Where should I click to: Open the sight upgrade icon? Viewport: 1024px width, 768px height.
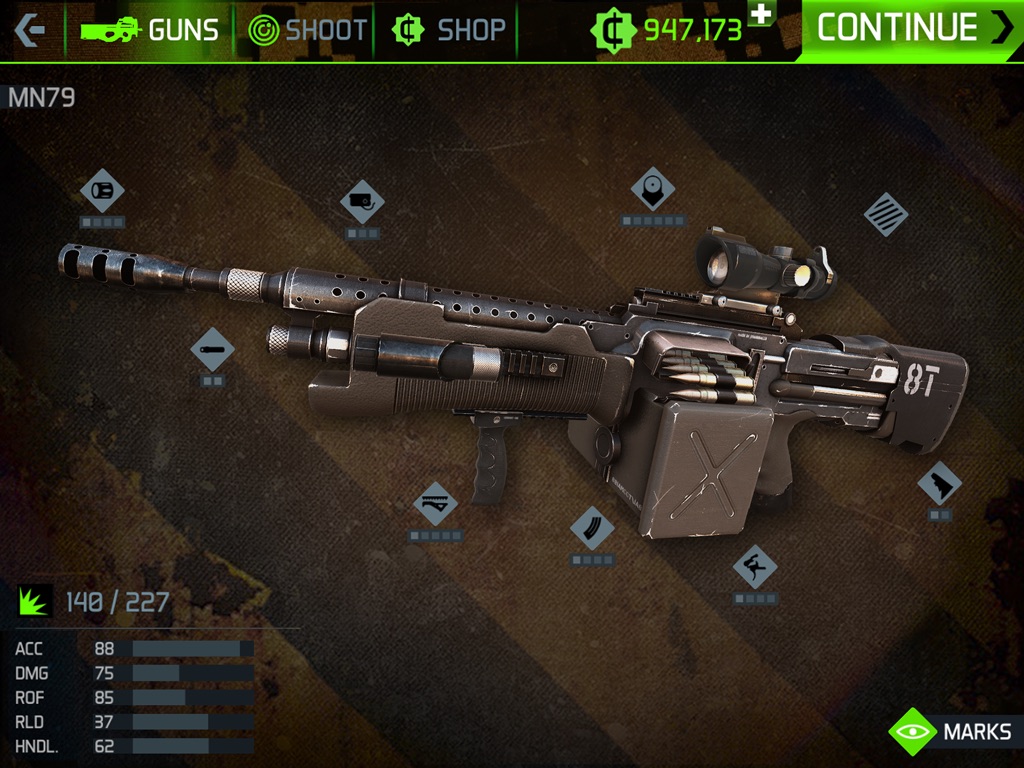(653, 188)
